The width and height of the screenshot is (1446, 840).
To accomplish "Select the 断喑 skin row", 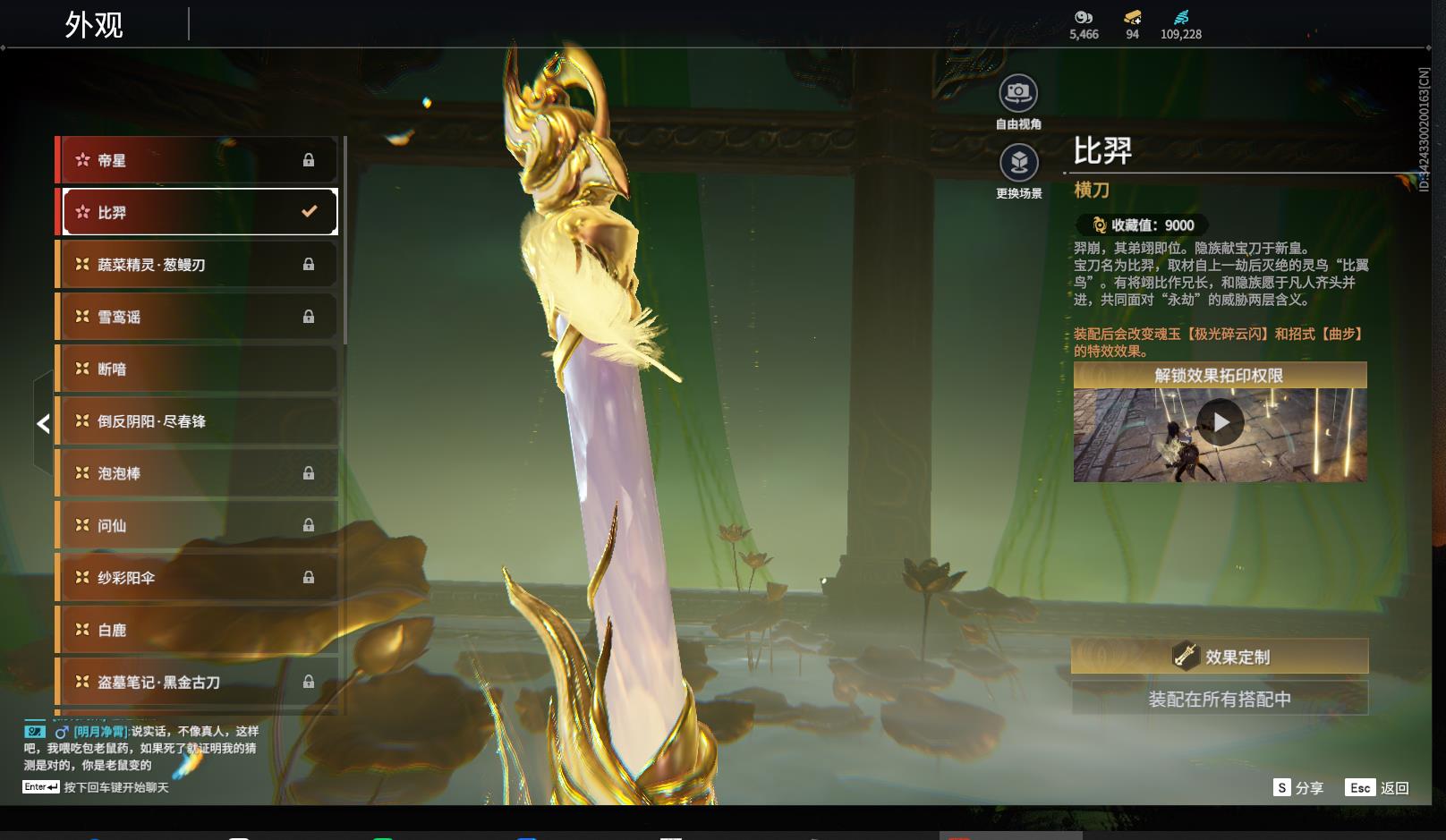I will pyautogui.click(x=197, y=369).
